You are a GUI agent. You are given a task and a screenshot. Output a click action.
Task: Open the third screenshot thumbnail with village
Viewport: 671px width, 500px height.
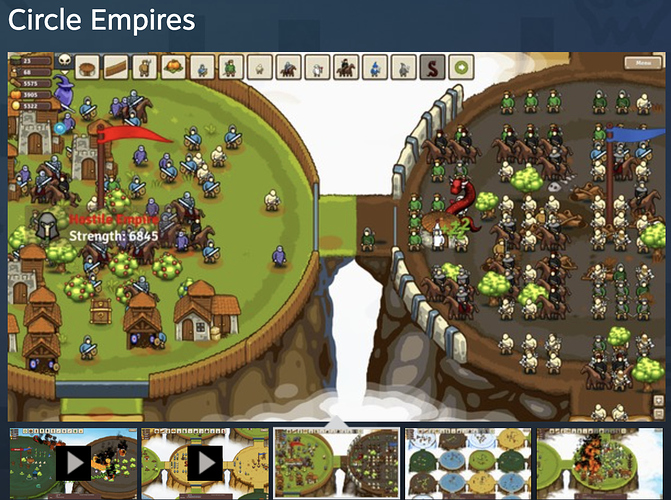[x=335, y=462]
